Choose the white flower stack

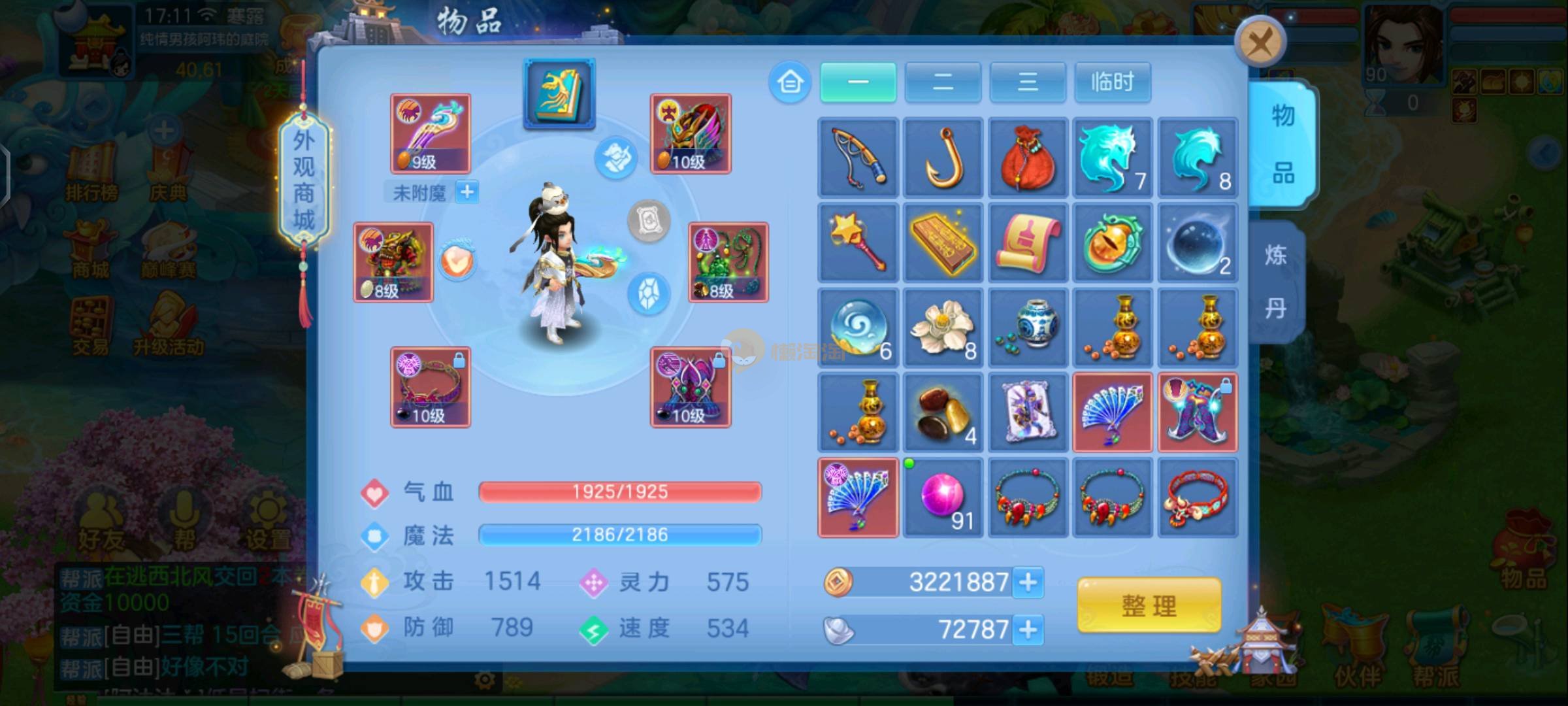point(943,328)
